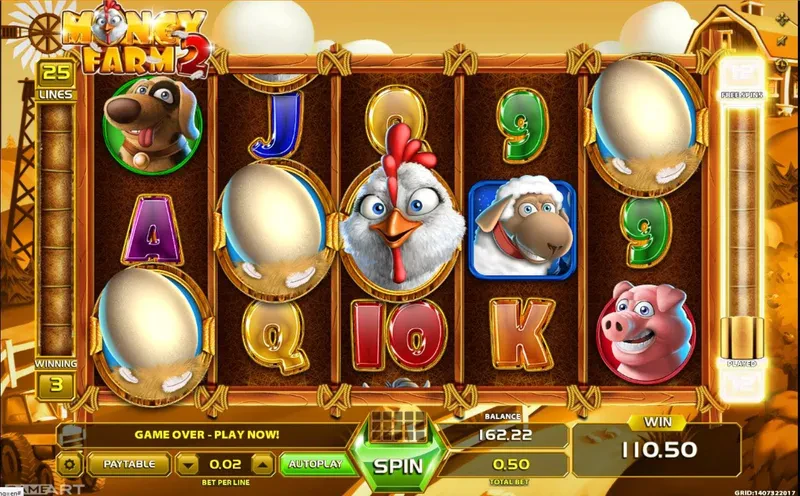Start Autoplay mode
Image resolution: width=800 pixels, height=496 pixels.
(314, 464)
